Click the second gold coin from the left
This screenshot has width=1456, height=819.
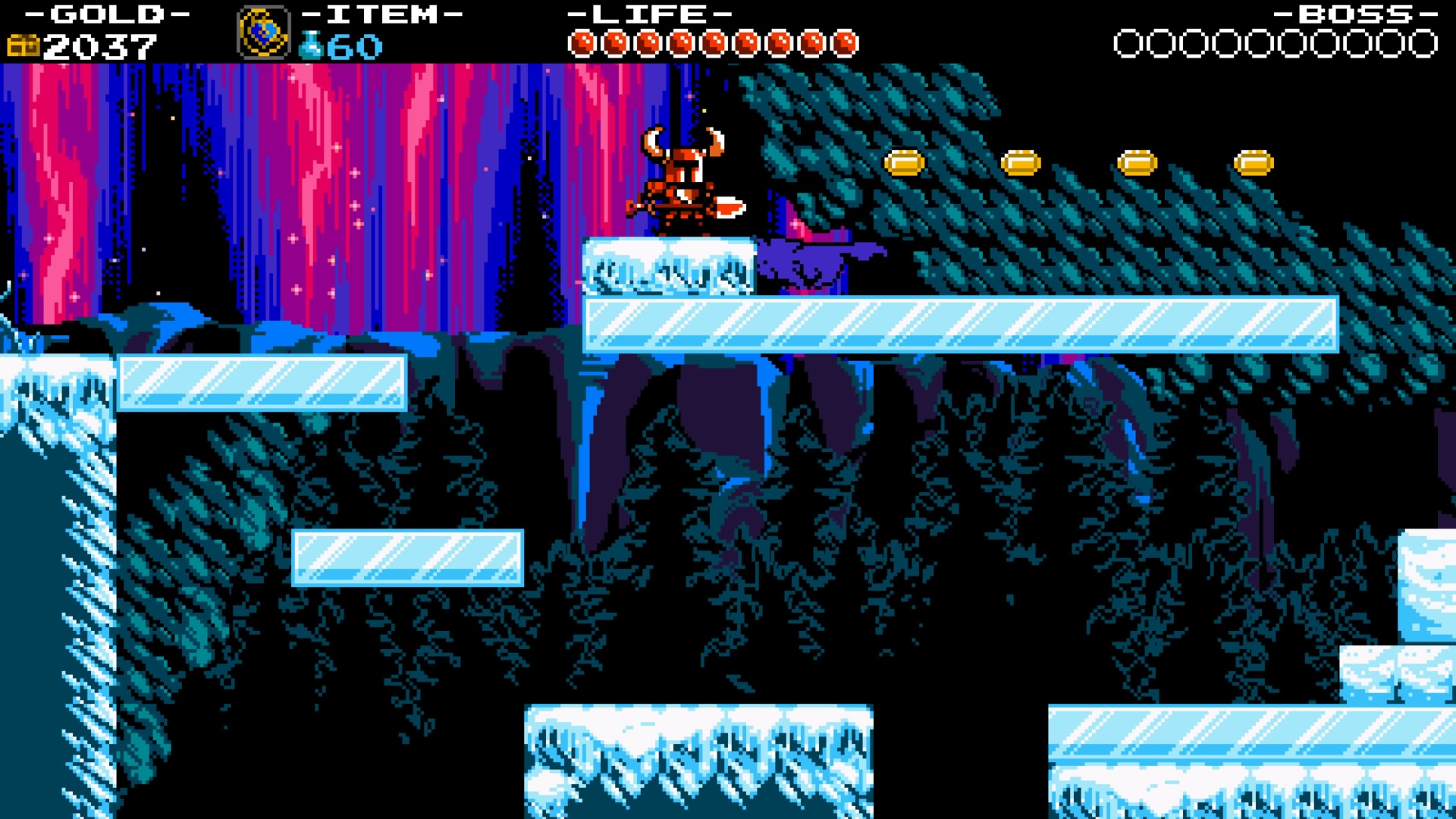click(1020, 161)
